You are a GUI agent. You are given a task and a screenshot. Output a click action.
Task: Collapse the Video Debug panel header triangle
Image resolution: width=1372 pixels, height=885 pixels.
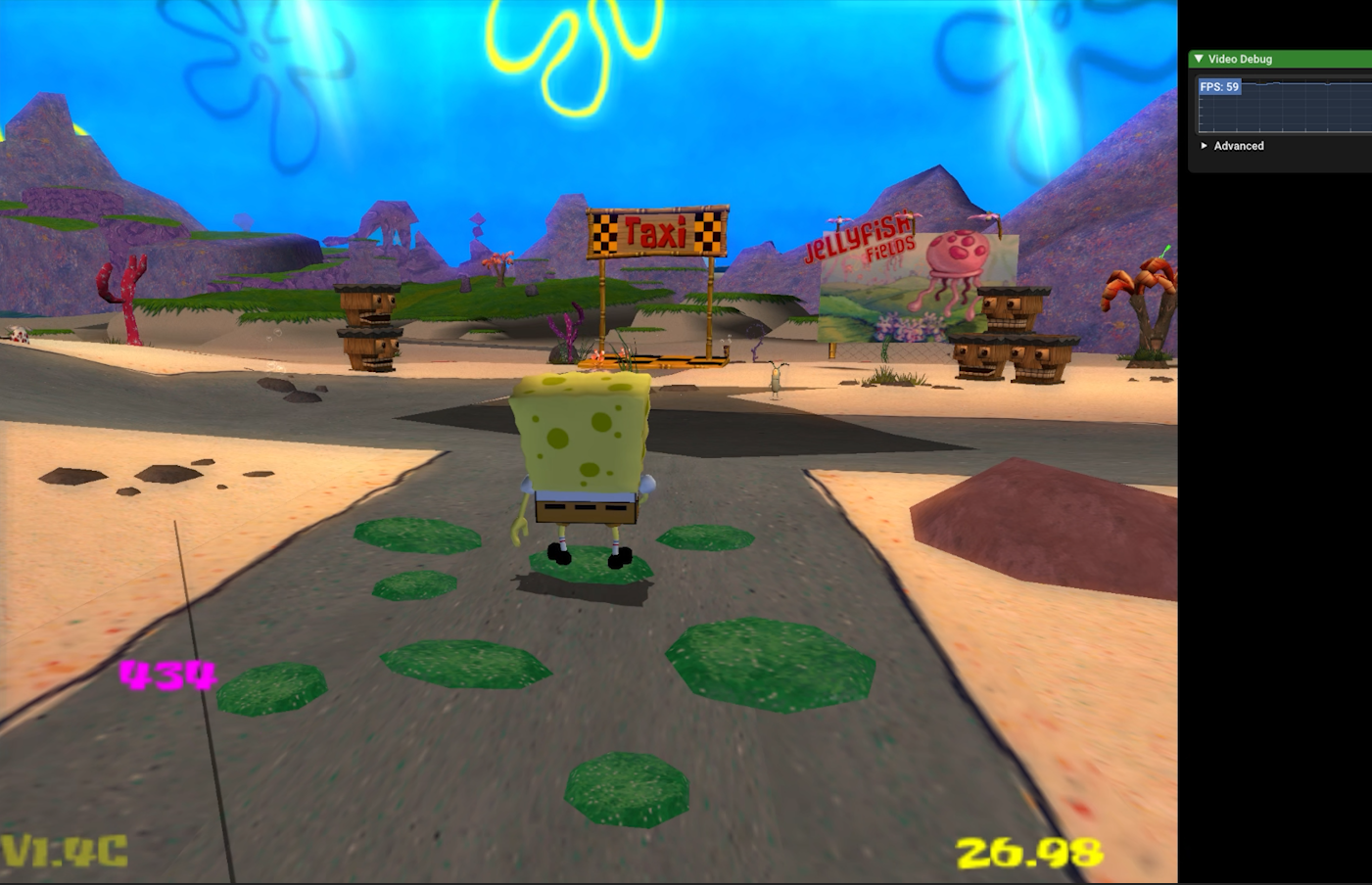click(1199, 59)
